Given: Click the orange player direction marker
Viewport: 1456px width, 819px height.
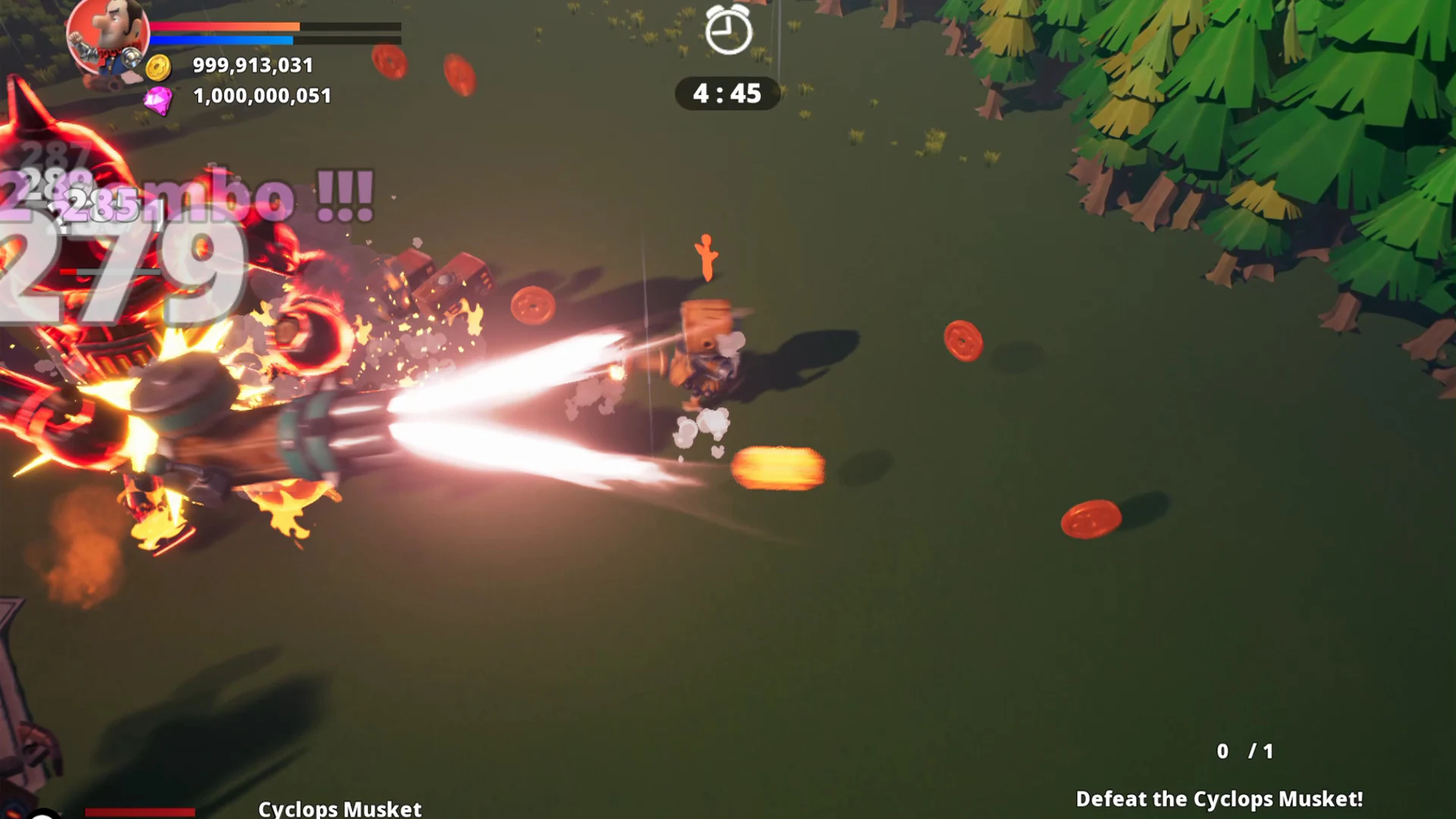Looking at the screenshot, I should click(x=705, y=256).
